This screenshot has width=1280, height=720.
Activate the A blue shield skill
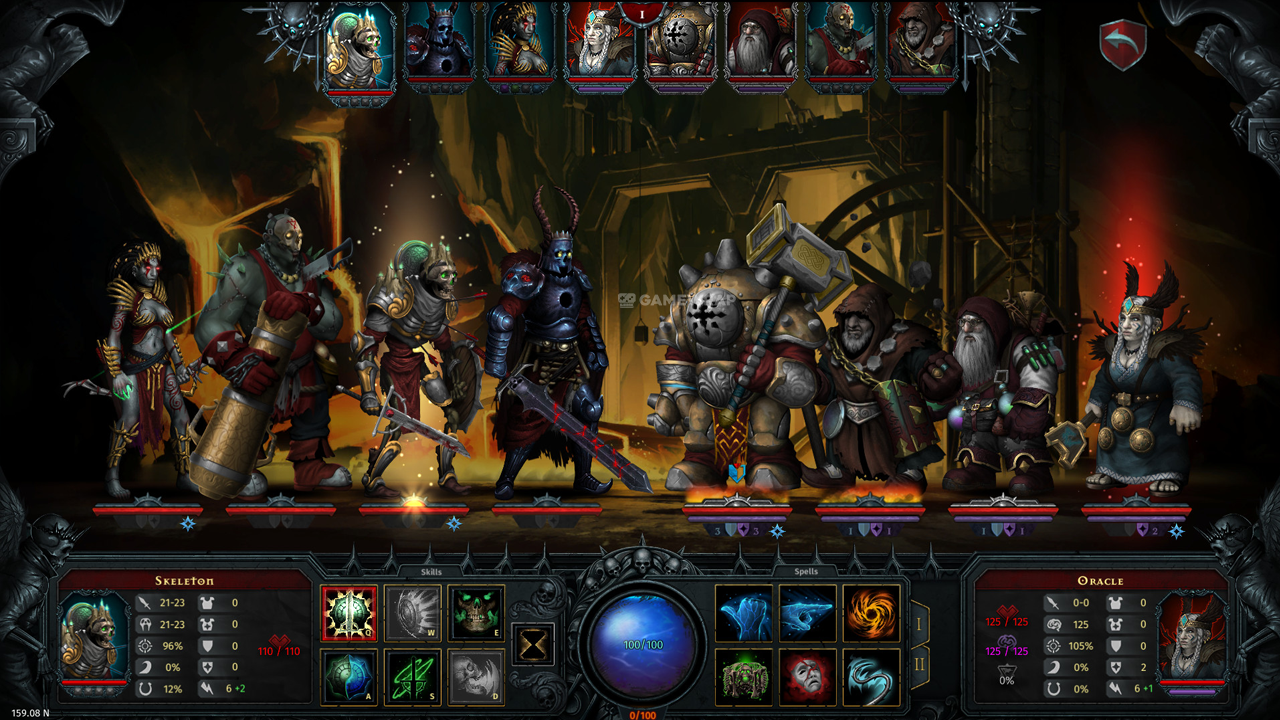click(x=349, y=677)
